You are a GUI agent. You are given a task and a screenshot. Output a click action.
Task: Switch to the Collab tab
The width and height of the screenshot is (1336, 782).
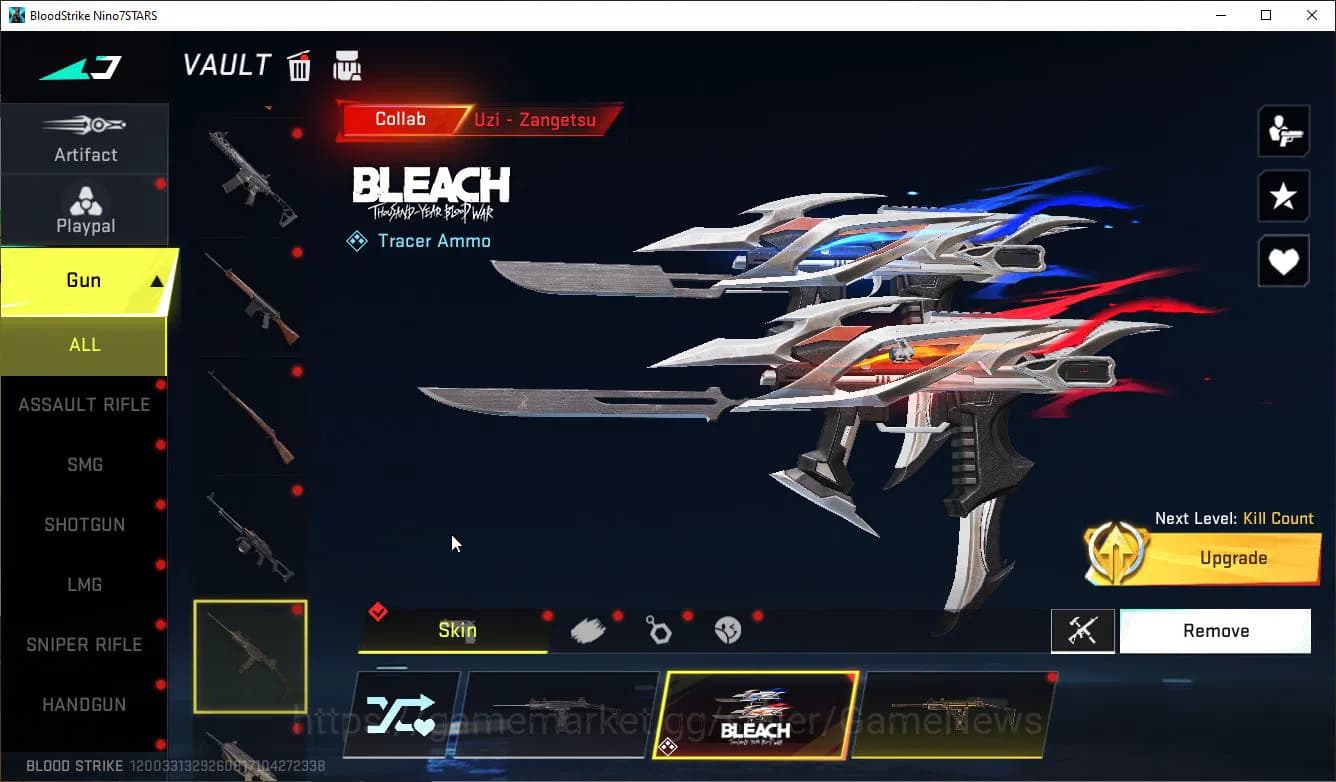pos(400,119)
